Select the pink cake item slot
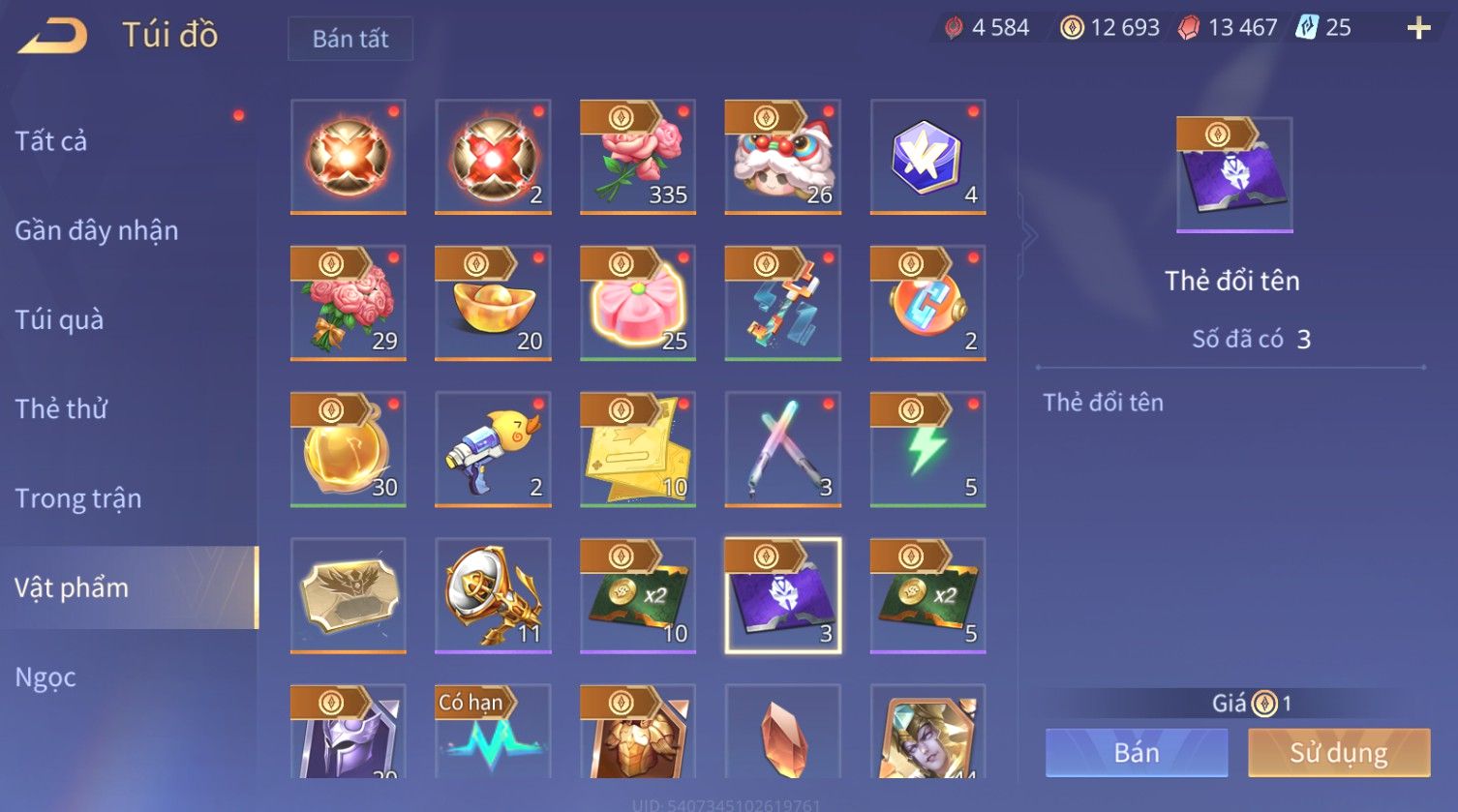1458x812 pixels. 638,303
